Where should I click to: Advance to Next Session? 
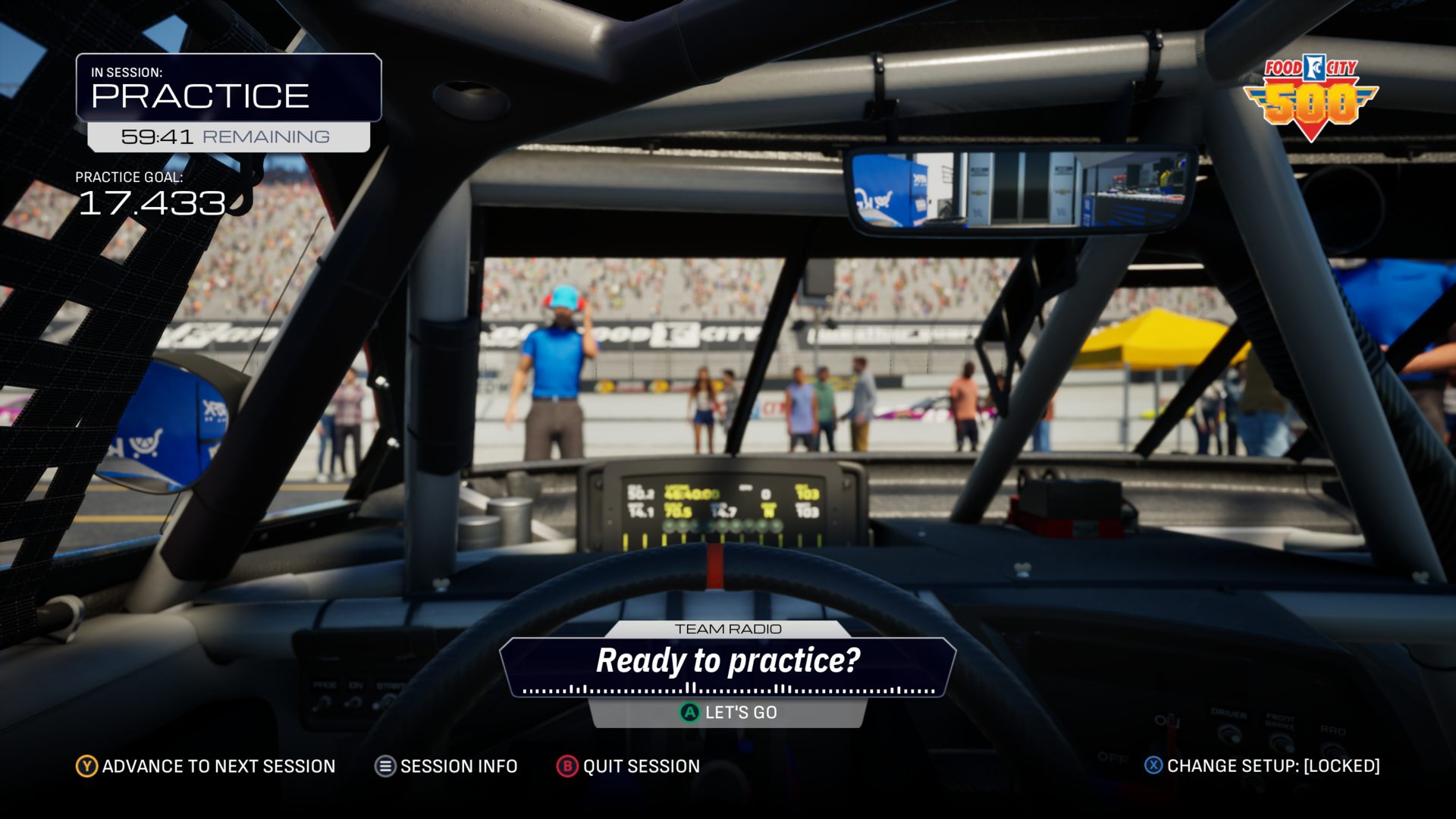206,766
